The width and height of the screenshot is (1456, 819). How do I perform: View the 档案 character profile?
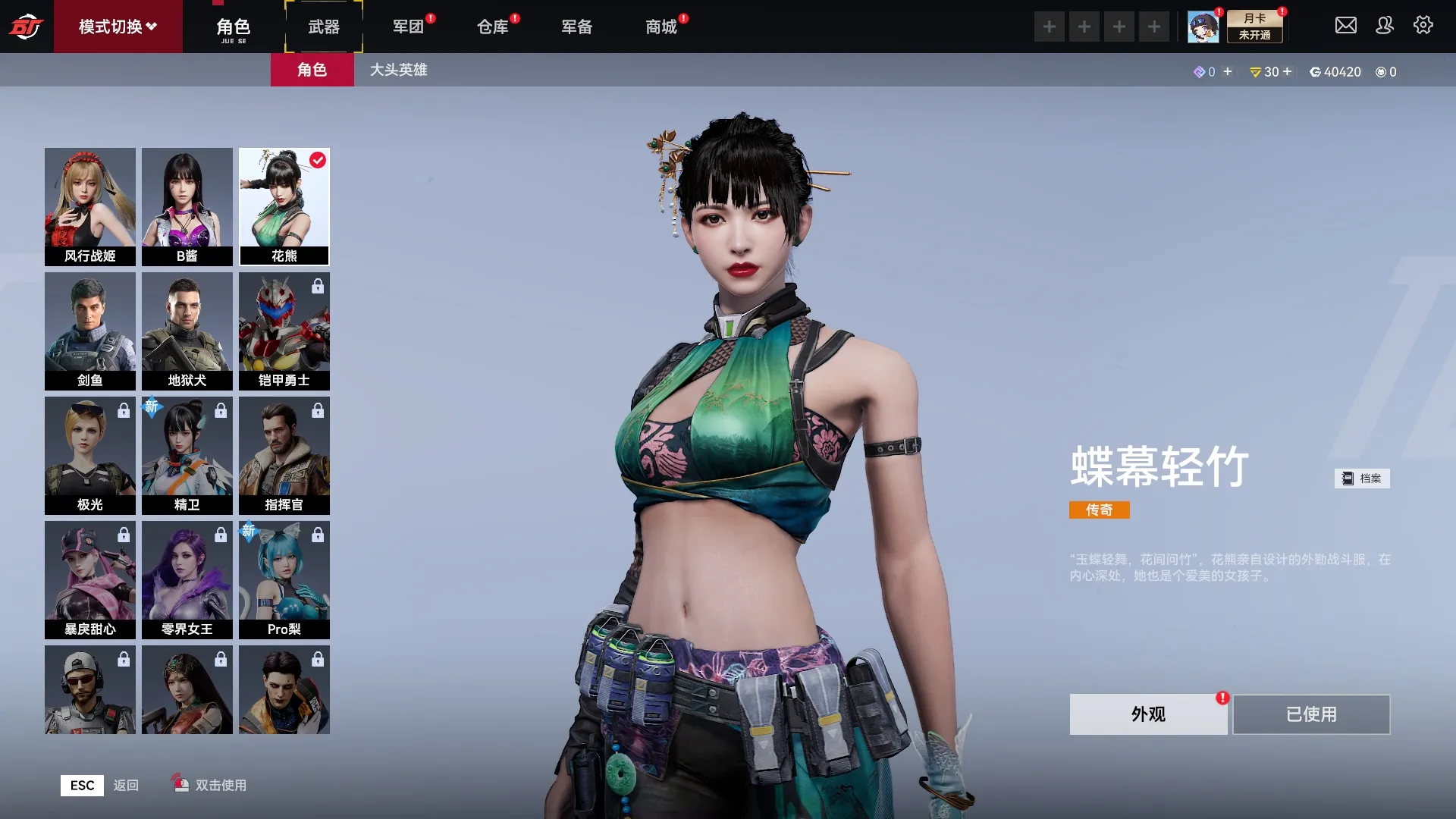[x=1362, y=479]
